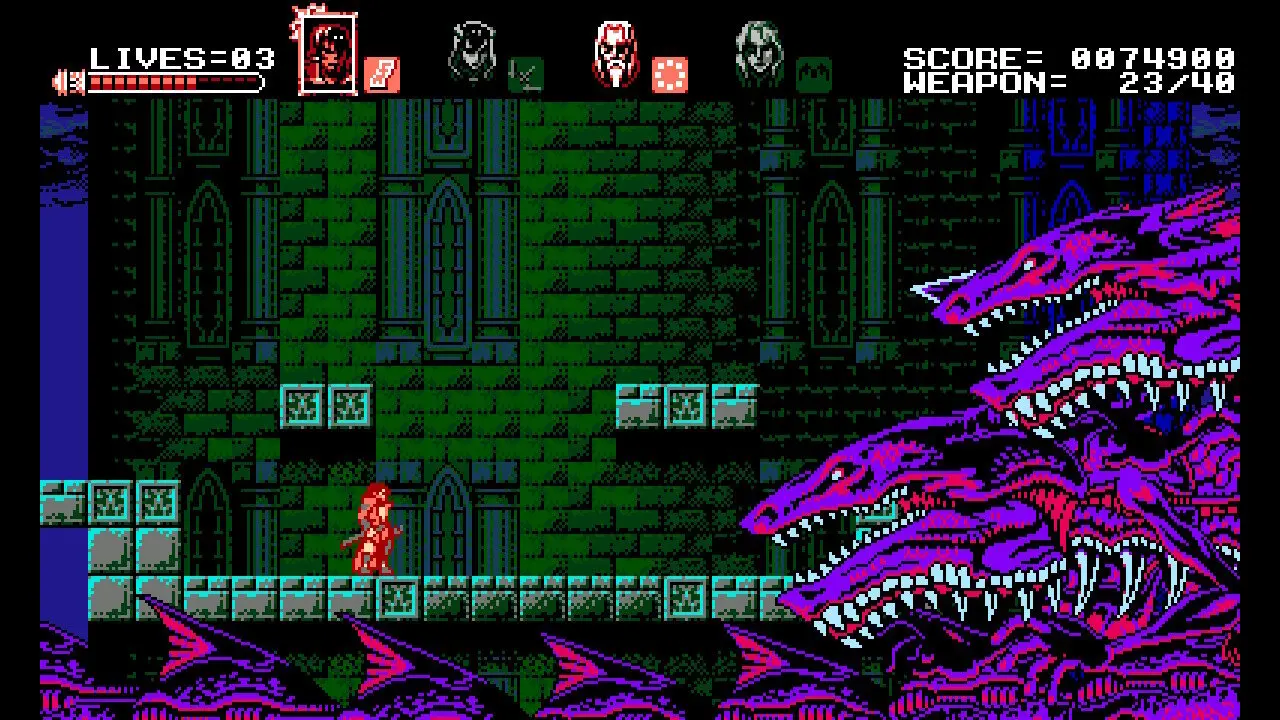Screen dimensions: 1280x720
Task: Switch to Miriam's dimmed portrait
Action: click(x=472, y=51)
